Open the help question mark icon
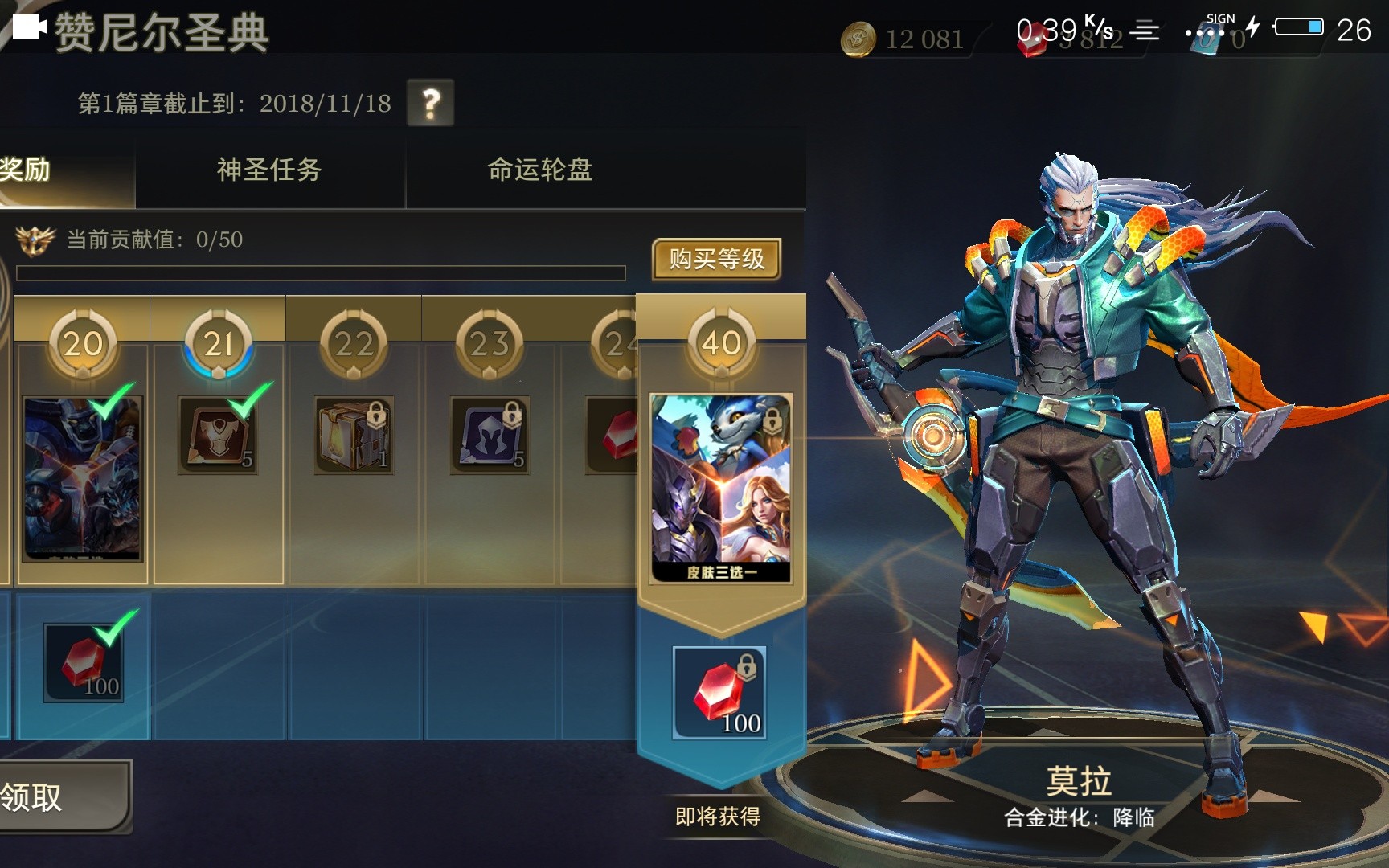This screenshot has width=1389, height=868. tap(432, 101)
